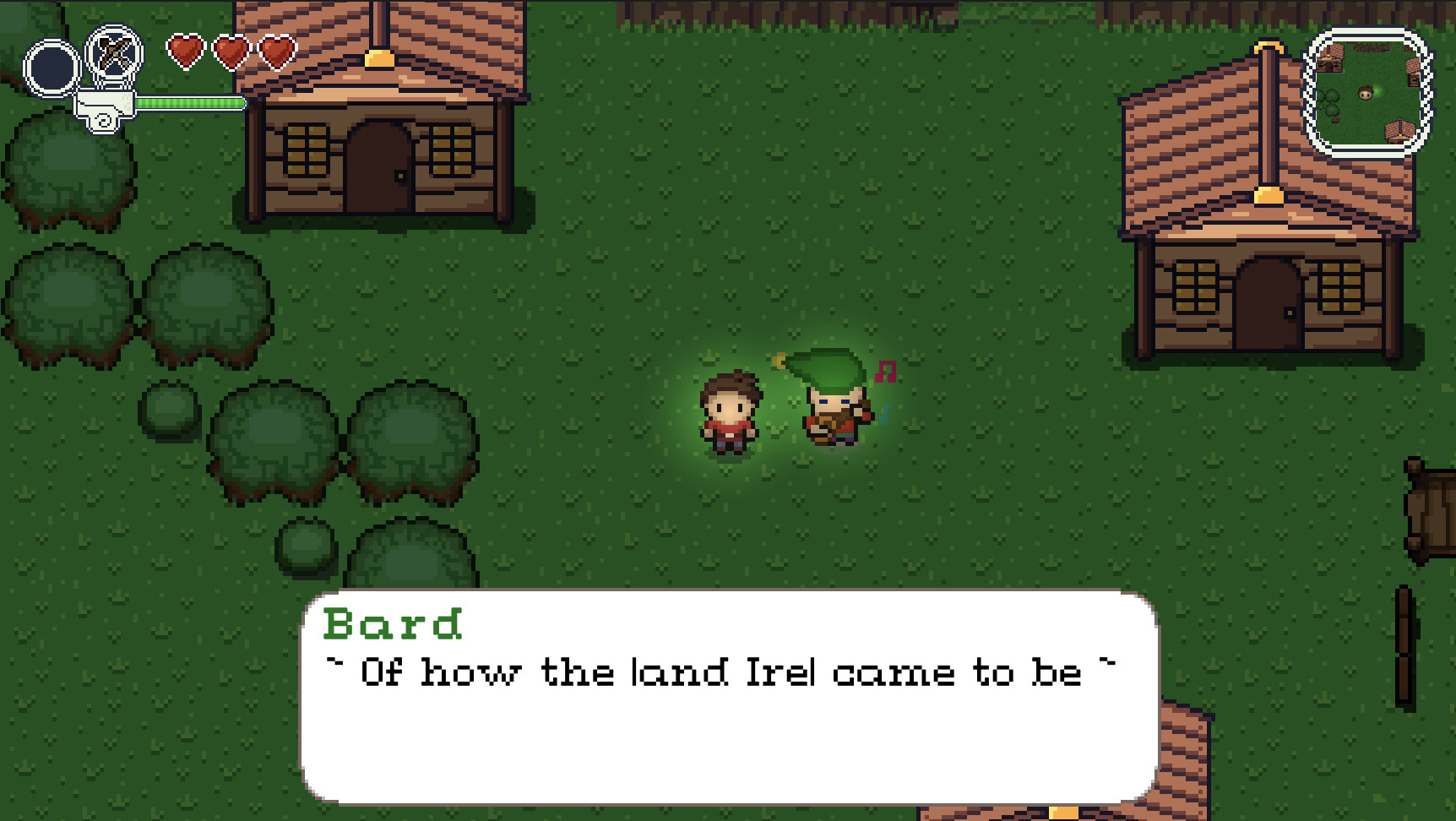Click the green stamina bar
Image resolution: width=1456 pixels, height=821 pixels.
[x=190, y=103]
